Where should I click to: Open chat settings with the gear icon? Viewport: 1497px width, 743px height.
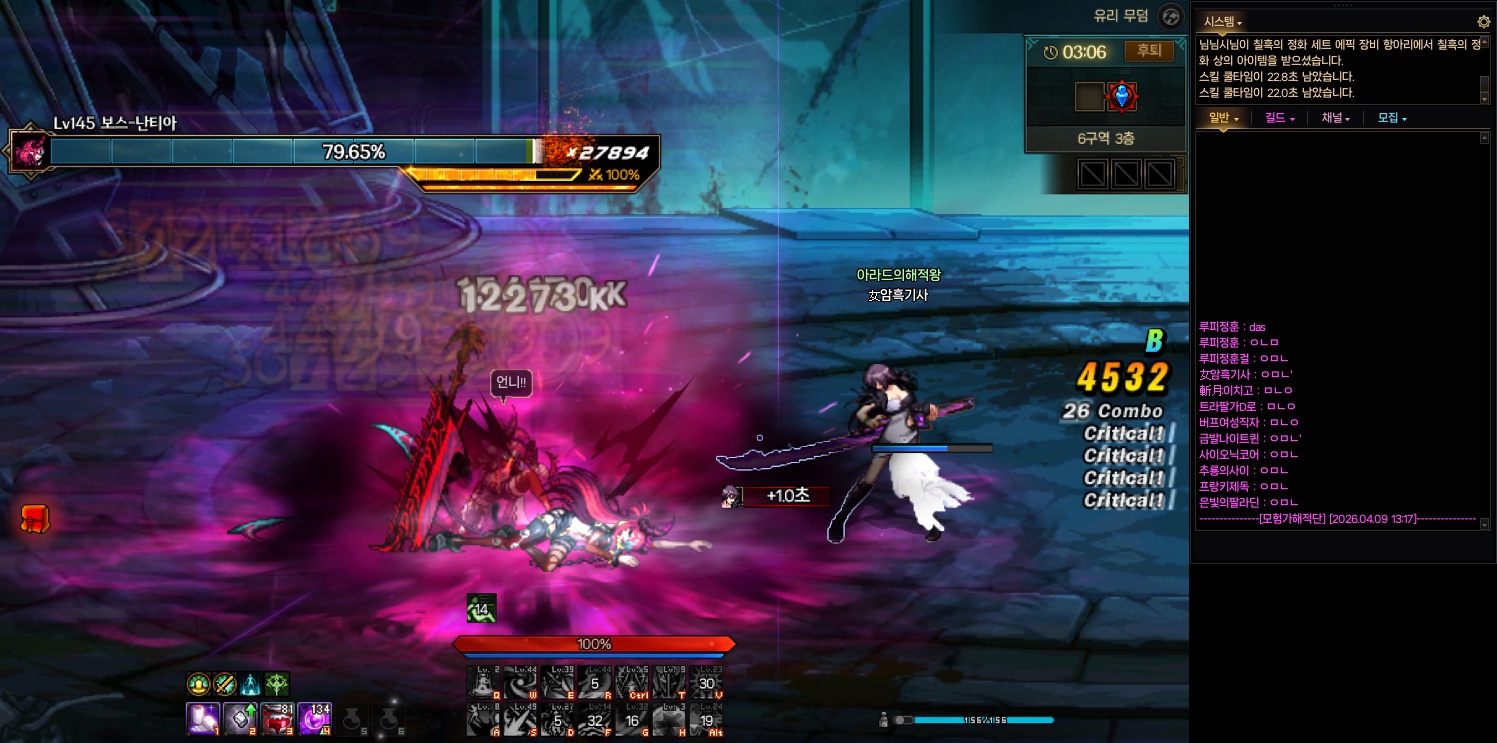(x=1483, y=22)
